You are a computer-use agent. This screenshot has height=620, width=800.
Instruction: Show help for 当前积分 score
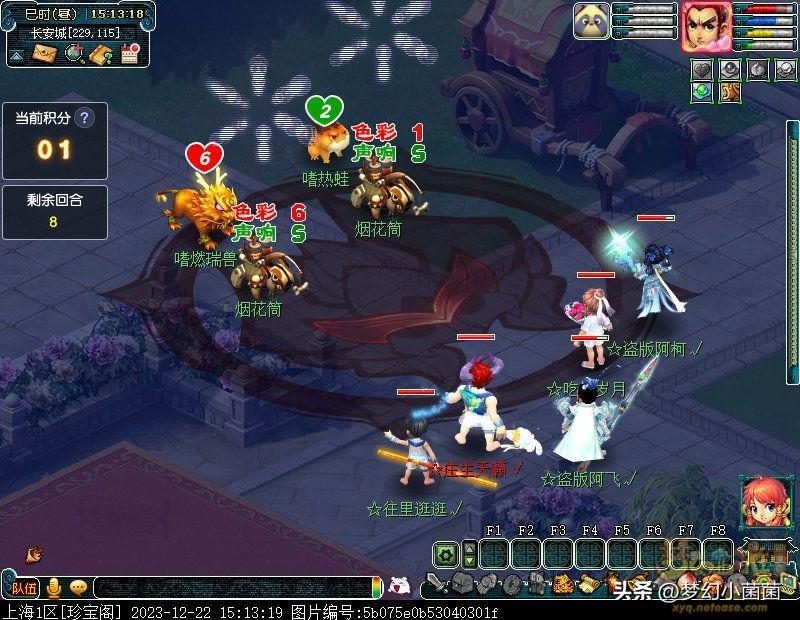click(x=85, y=117)
